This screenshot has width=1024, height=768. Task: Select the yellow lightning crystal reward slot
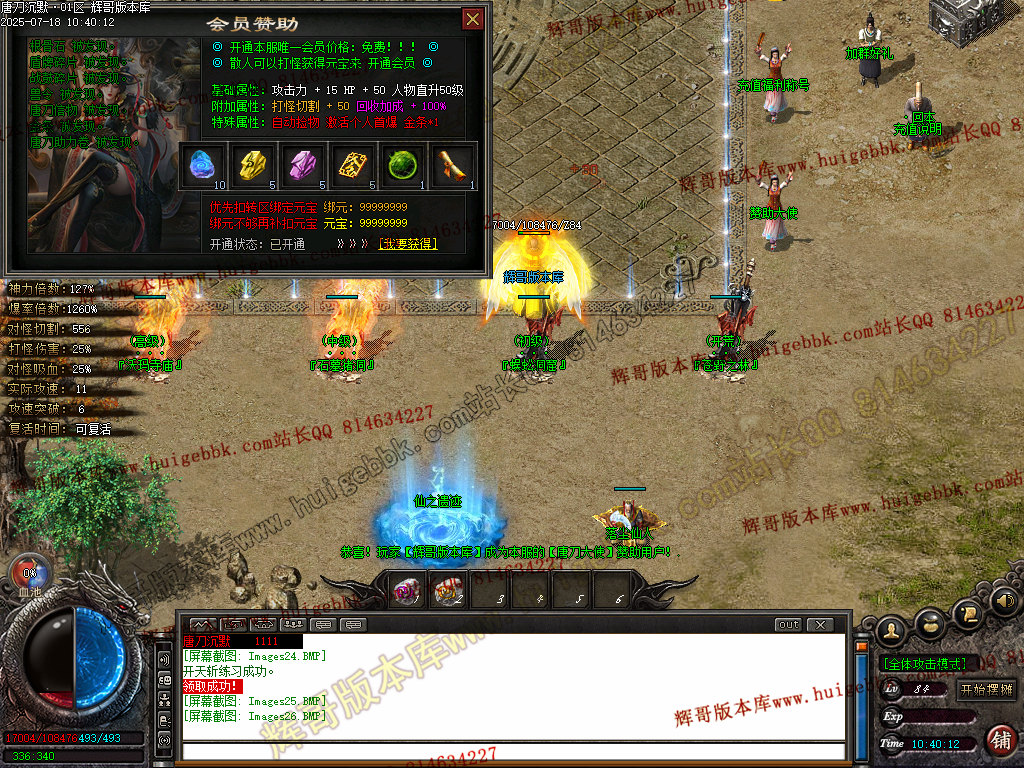point(254,165)
